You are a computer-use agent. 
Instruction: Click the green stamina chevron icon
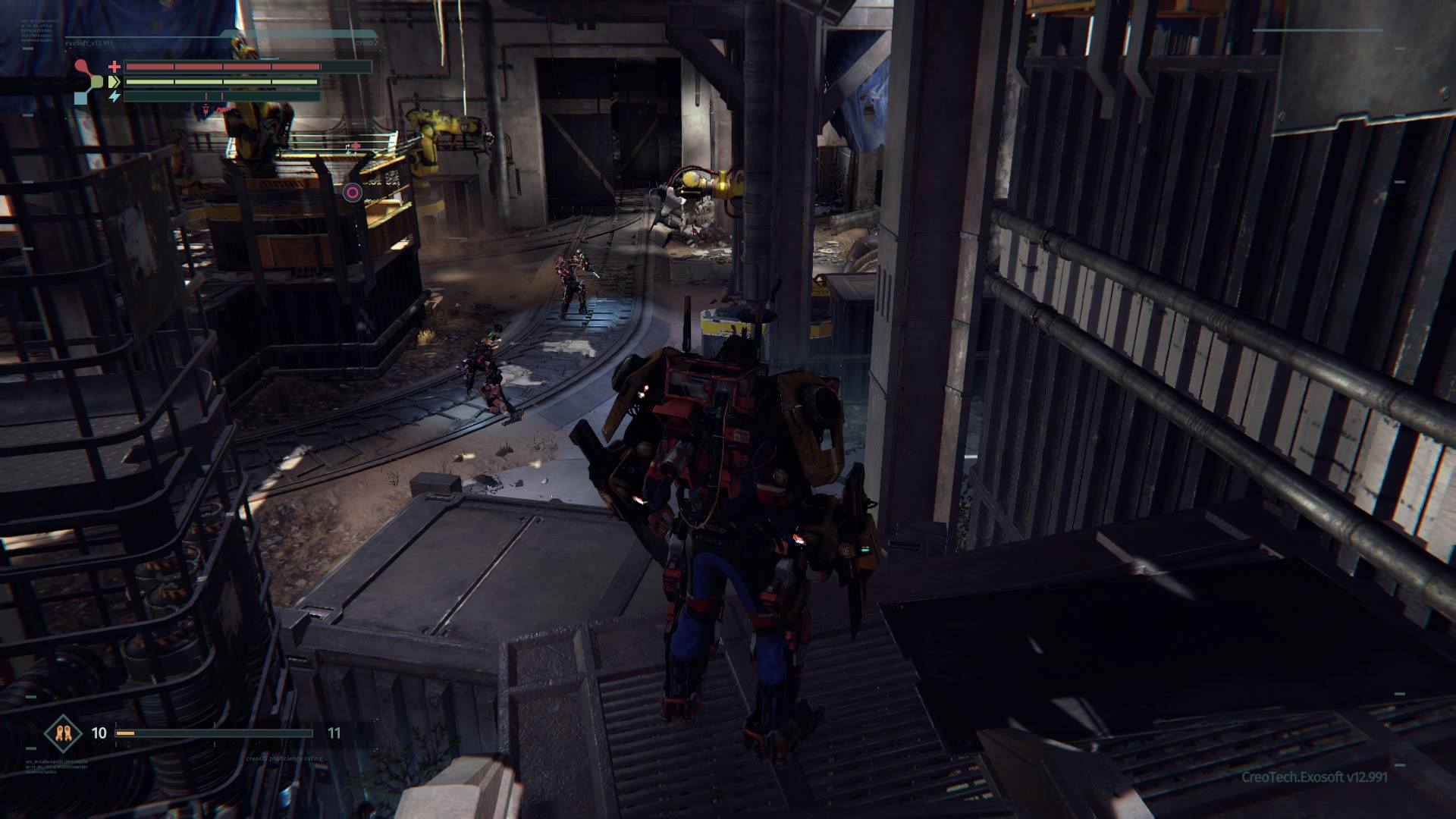coord(115,81)
